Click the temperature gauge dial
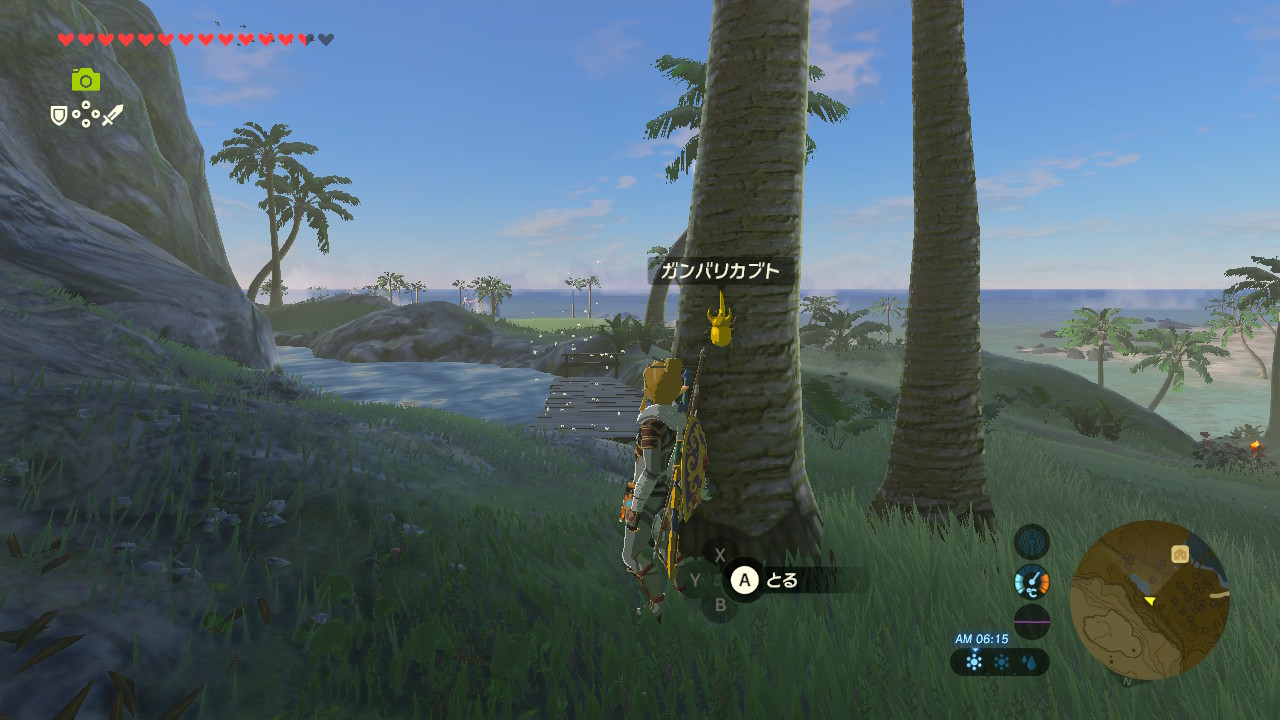 1031,581
